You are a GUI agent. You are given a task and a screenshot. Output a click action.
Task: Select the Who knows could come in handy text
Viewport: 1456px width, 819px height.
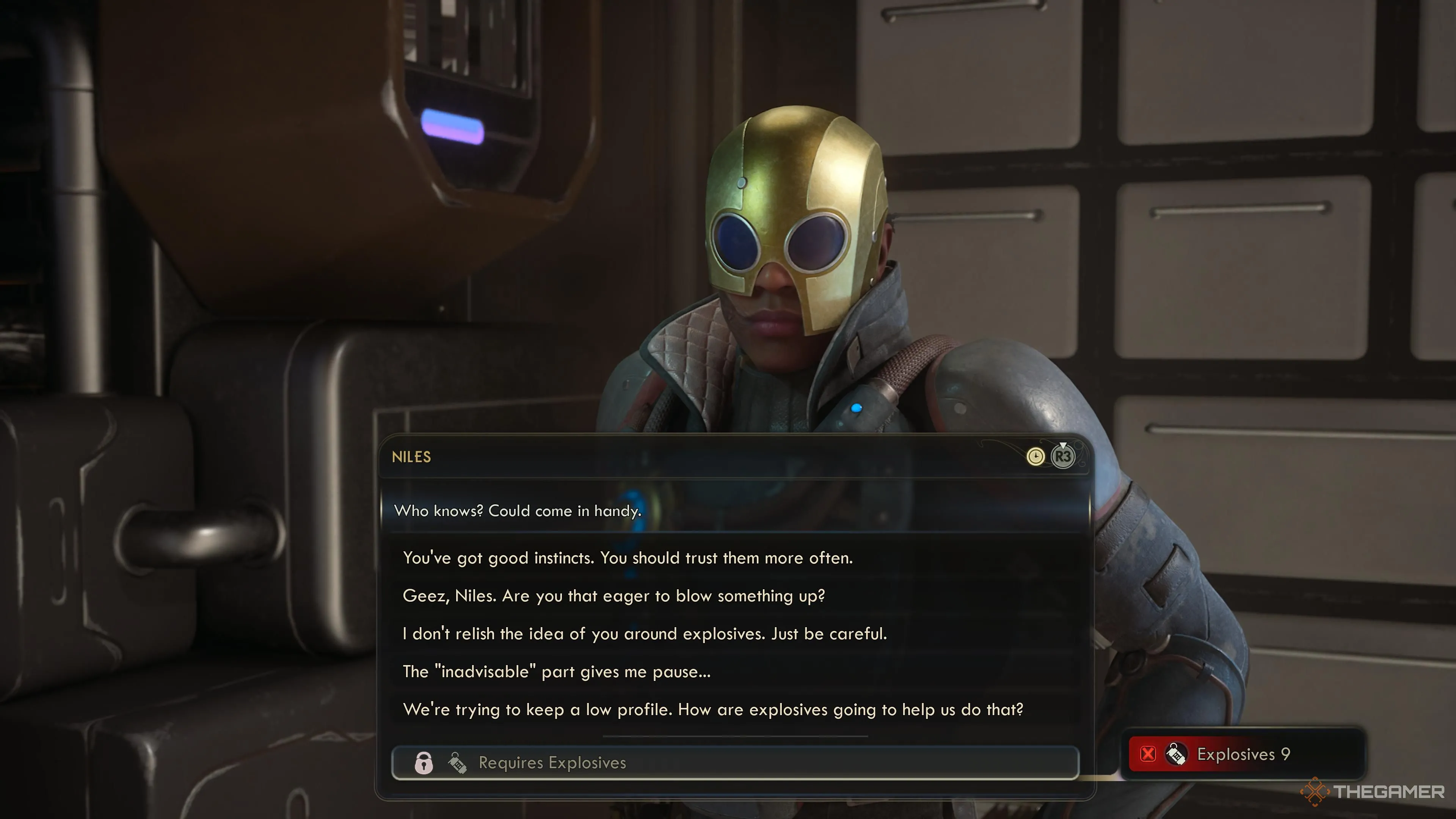[x=518, y=511]
